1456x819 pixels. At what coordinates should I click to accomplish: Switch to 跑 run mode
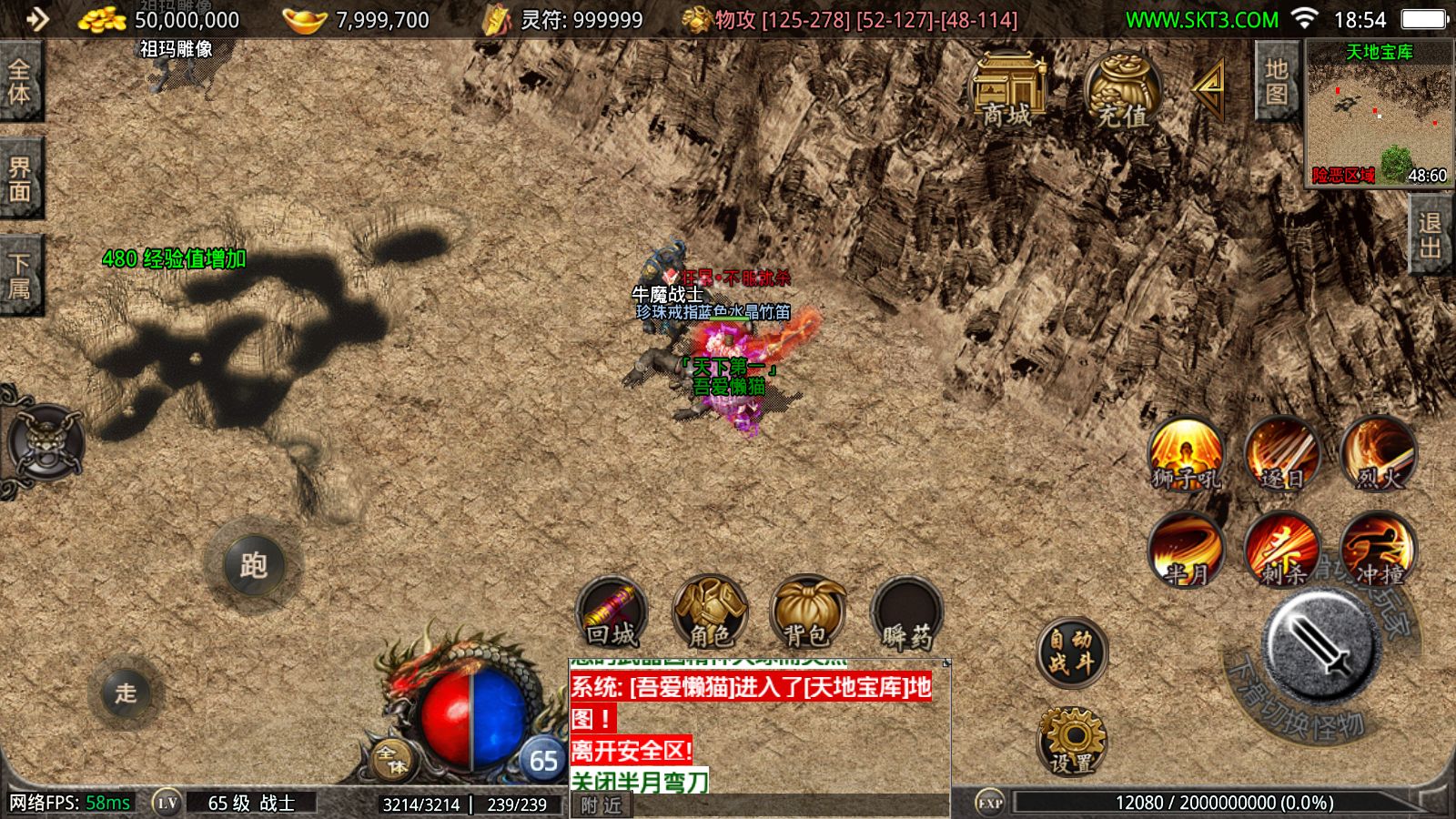tap(253, 565)
